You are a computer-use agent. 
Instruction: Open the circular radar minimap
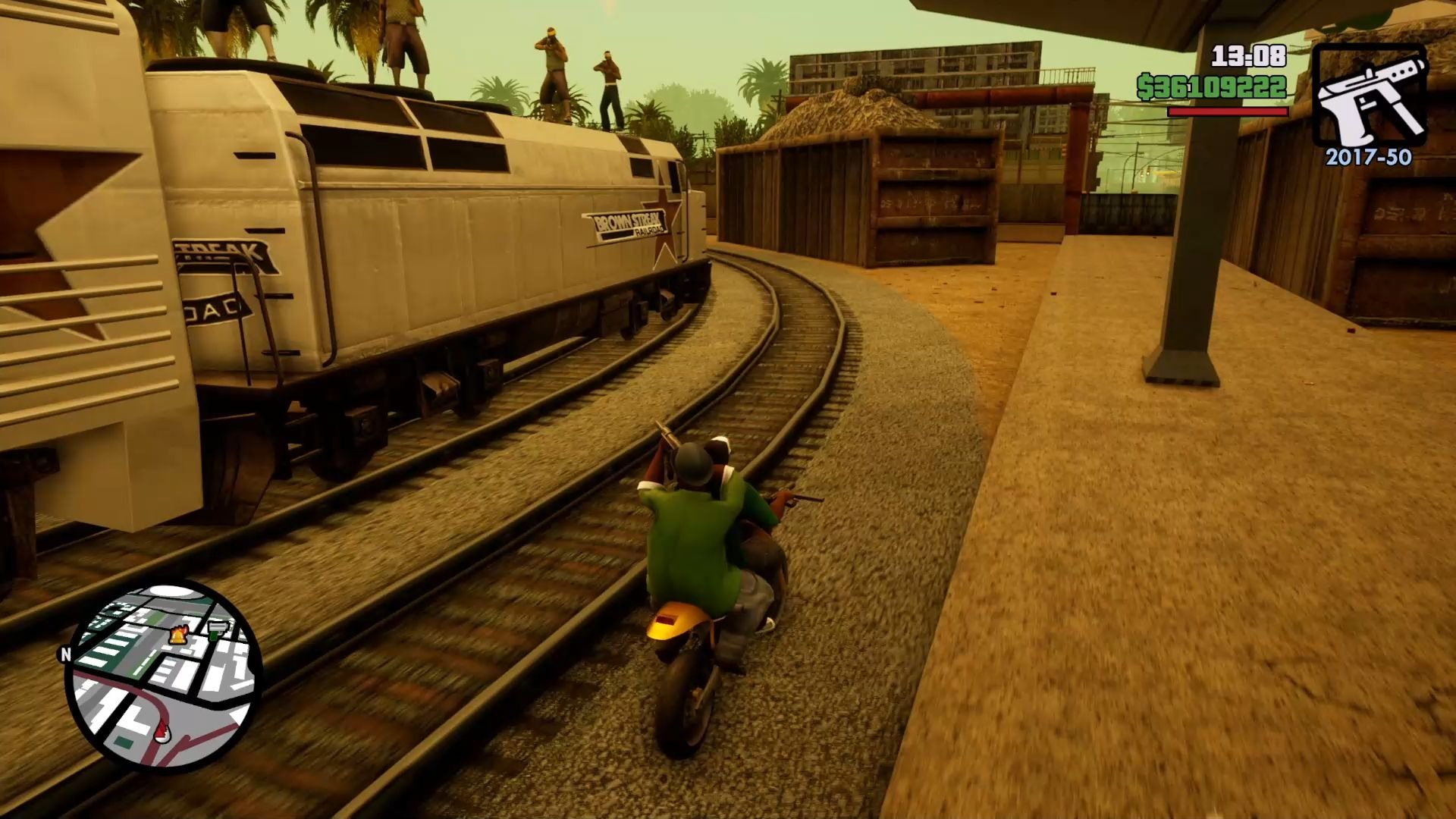pyautogui.click(x=164, y=676)
